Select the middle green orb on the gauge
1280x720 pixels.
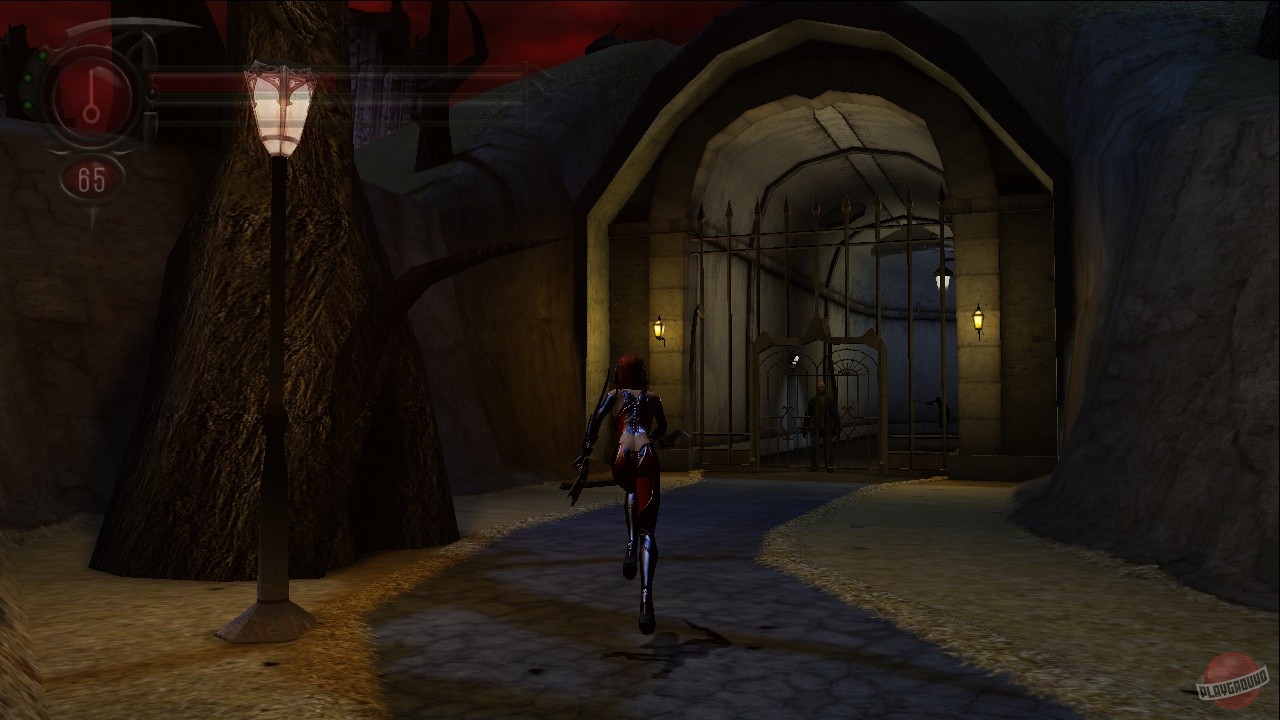[27, 78]
